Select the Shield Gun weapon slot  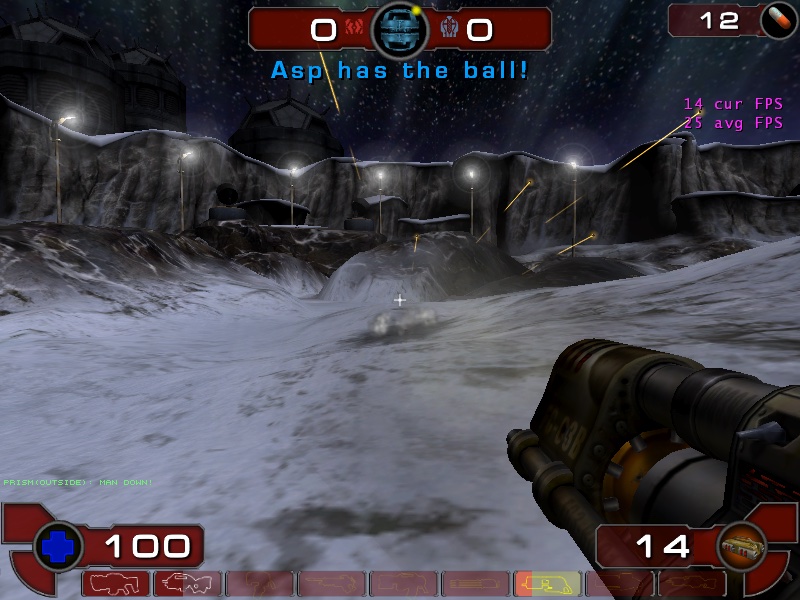pos(119,583)
